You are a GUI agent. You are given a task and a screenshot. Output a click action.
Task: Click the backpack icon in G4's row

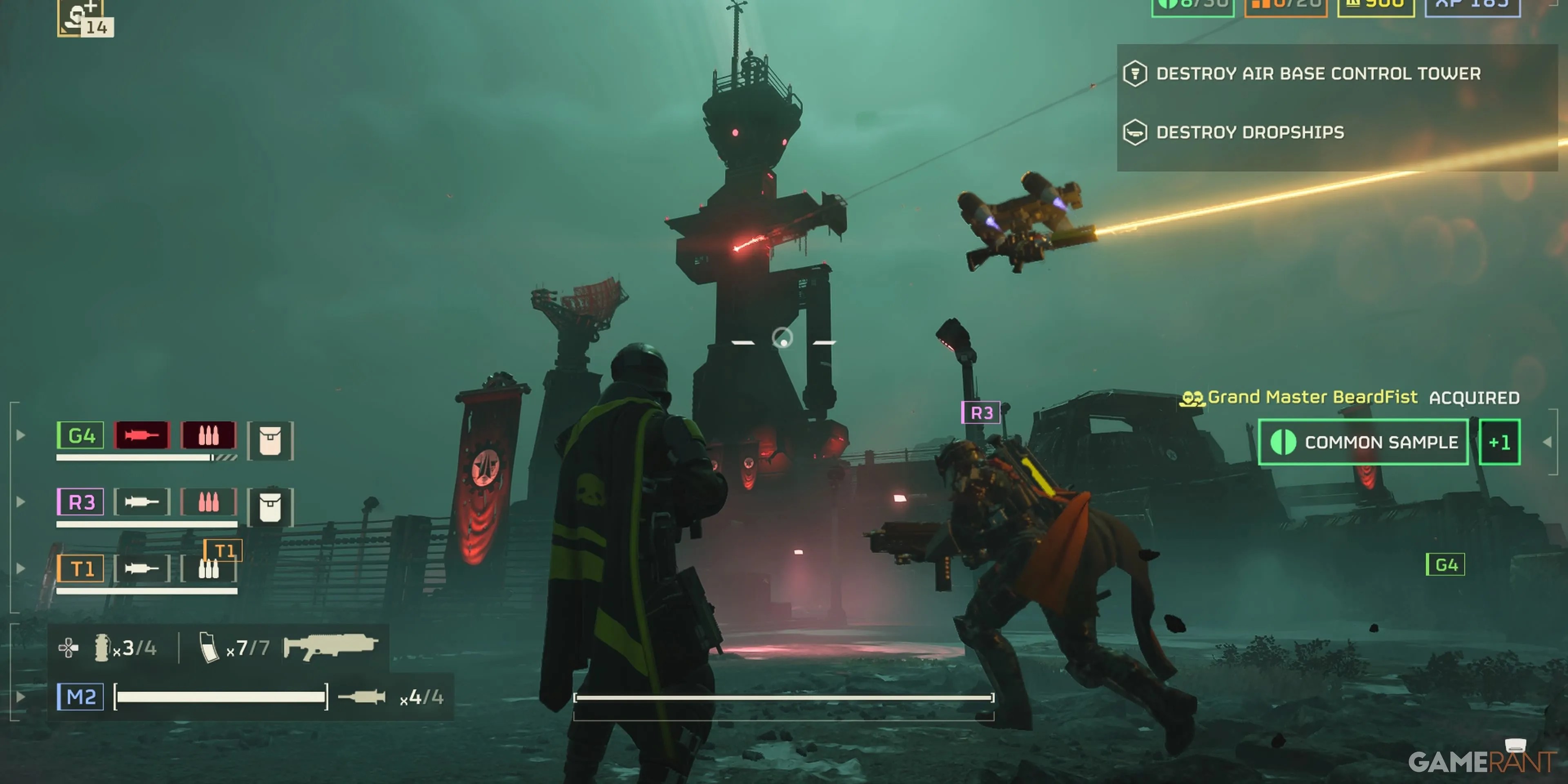coord(270,441)
